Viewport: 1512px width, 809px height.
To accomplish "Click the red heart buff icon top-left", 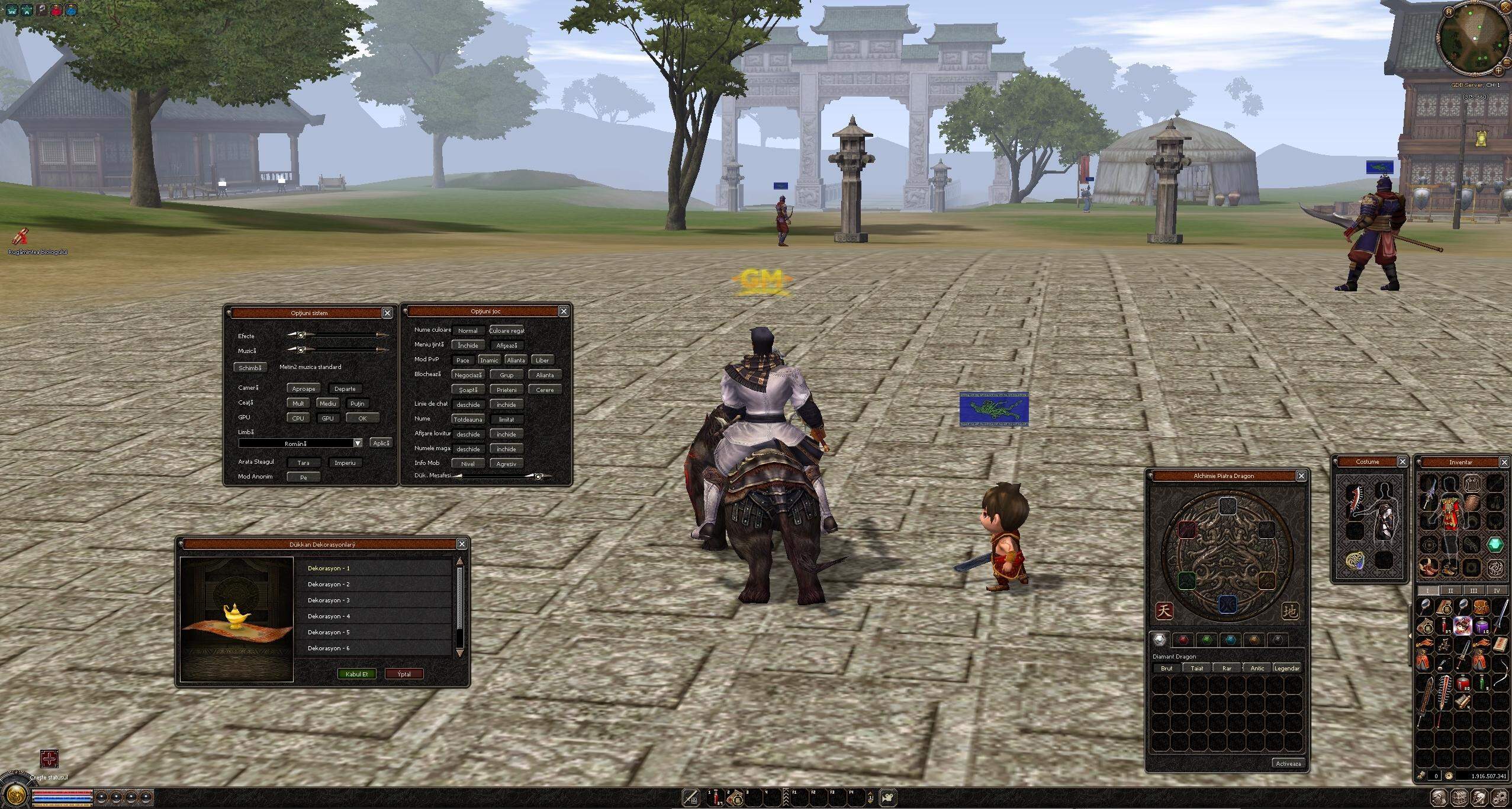I will [x=56, y=9].
